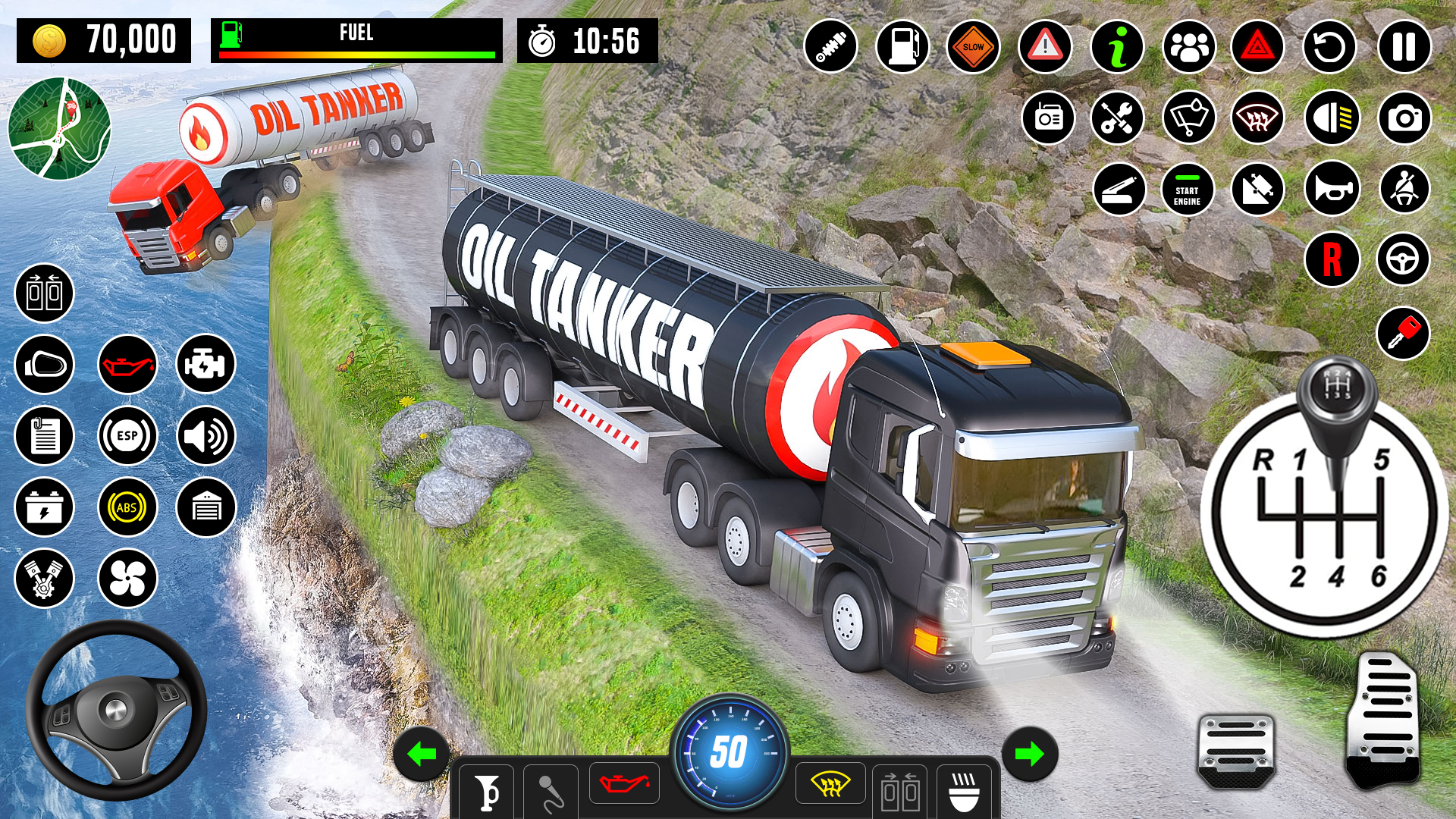Select the camera view icon
This screenshot has width=1456, height=819.
click(x=1406, y=118)
